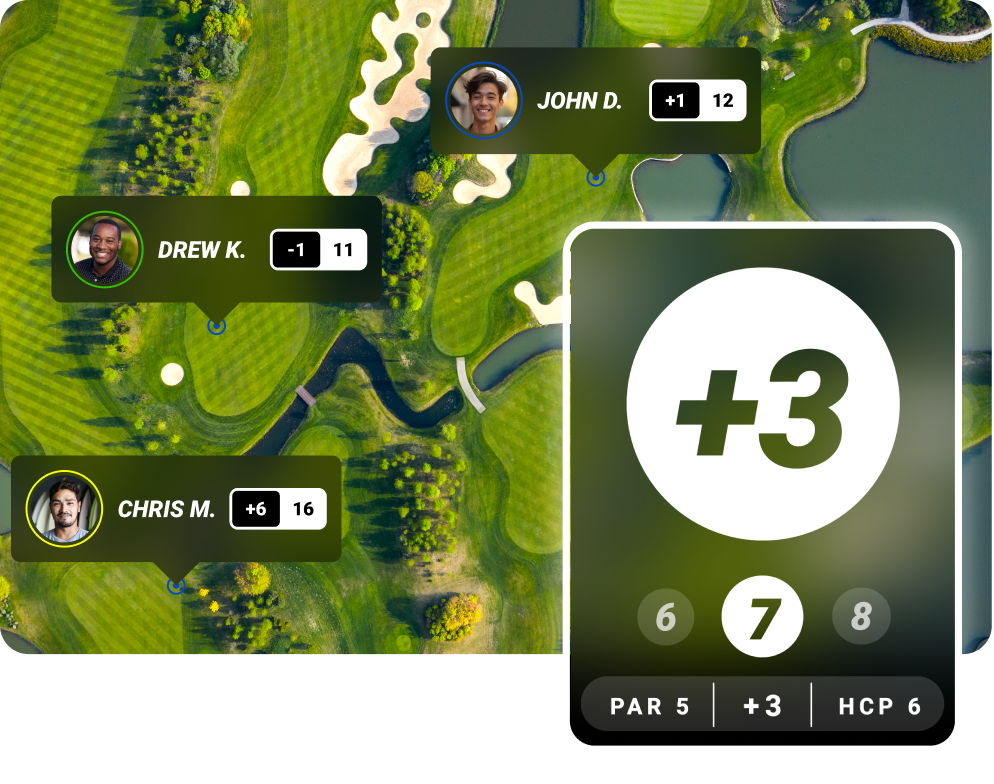Click Chris M.'s map location marker
Image resolution: width=994 pixels, height=784 pixels.
pyautogui.click(x=176, y=585)
